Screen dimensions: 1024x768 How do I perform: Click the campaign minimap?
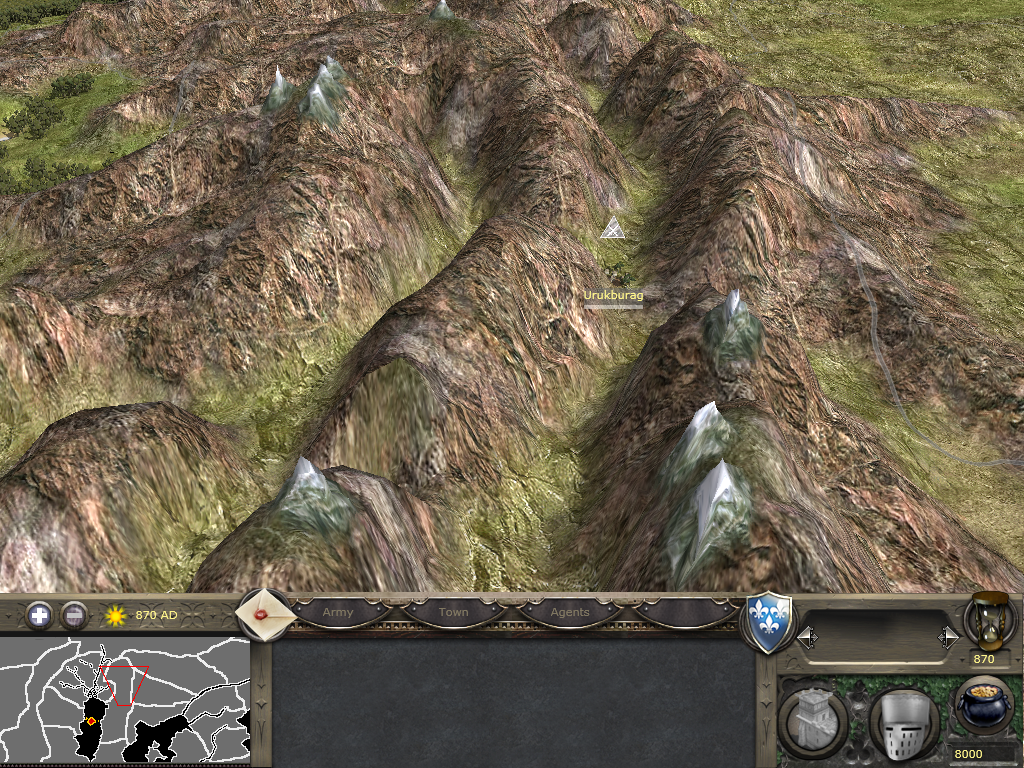pyautogui.click(x=125, y=700)
